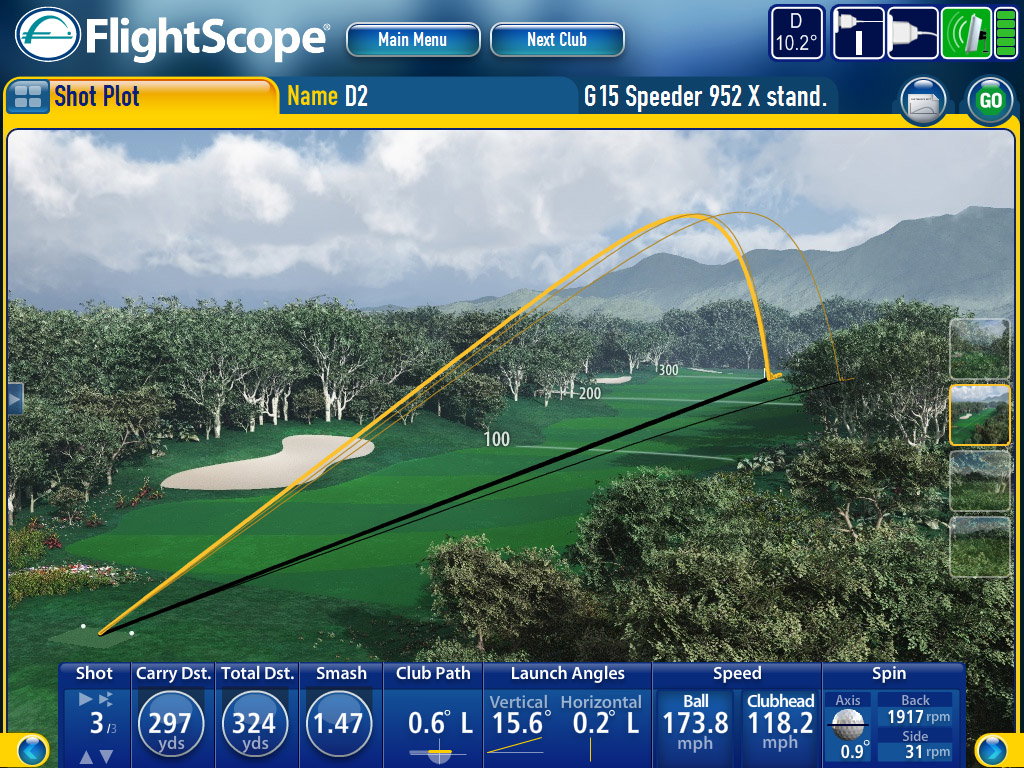This screenshot has height=768, width=1024.
Task: Click the Carry Dst. 297 yds gauge
Action: click(170, 723)
